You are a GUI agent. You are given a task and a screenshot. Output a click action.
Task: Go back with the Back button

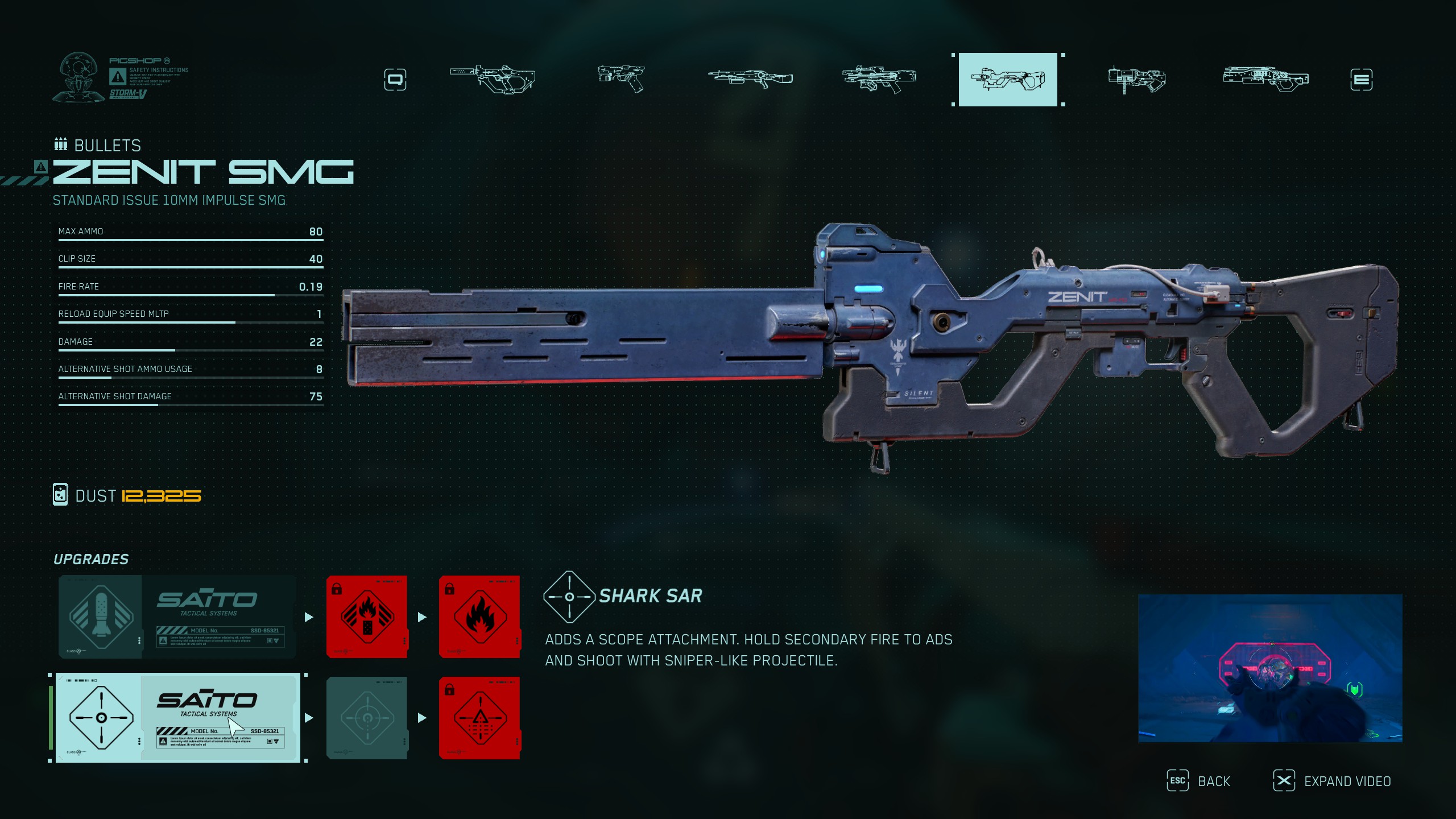1199,781
